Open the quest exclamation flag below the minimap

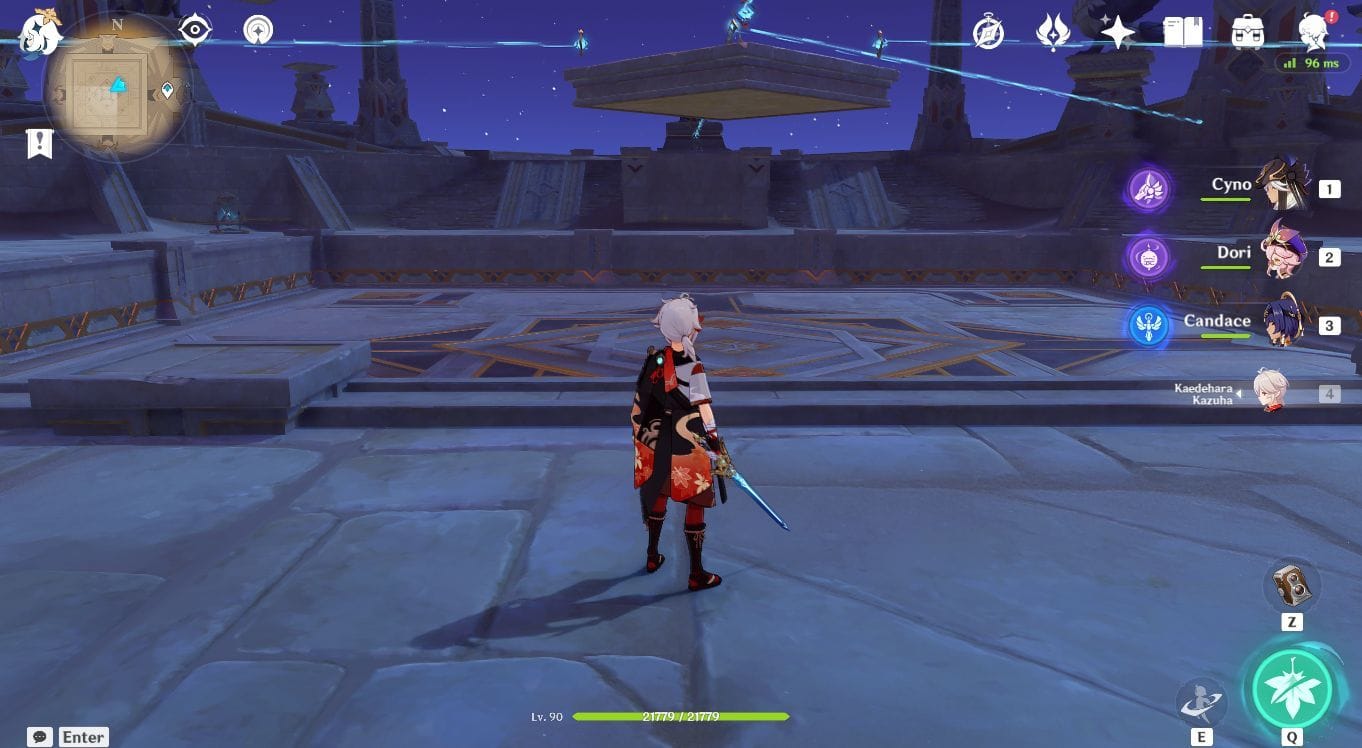38,142
